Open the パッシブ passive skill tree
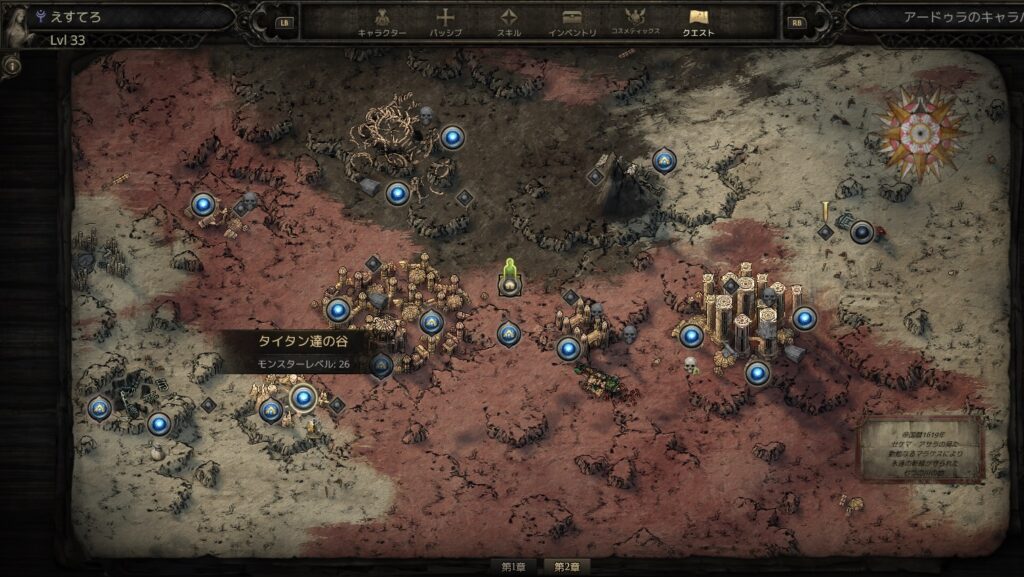Image resolution: width=1024 pixels, height=577 pixels. 446,22
